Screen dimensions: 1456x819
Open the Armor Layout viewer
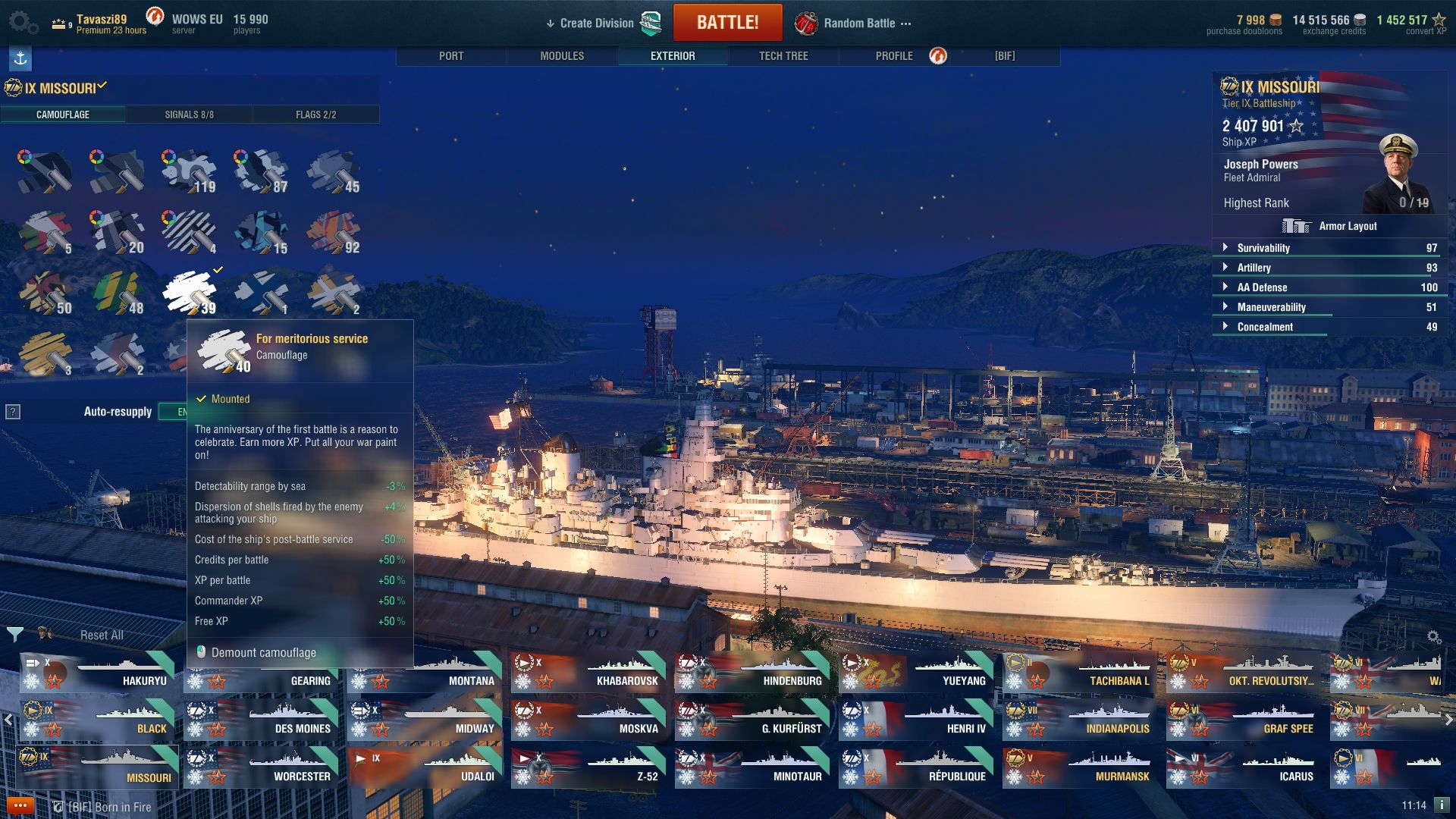click(x=1332, y=226)
